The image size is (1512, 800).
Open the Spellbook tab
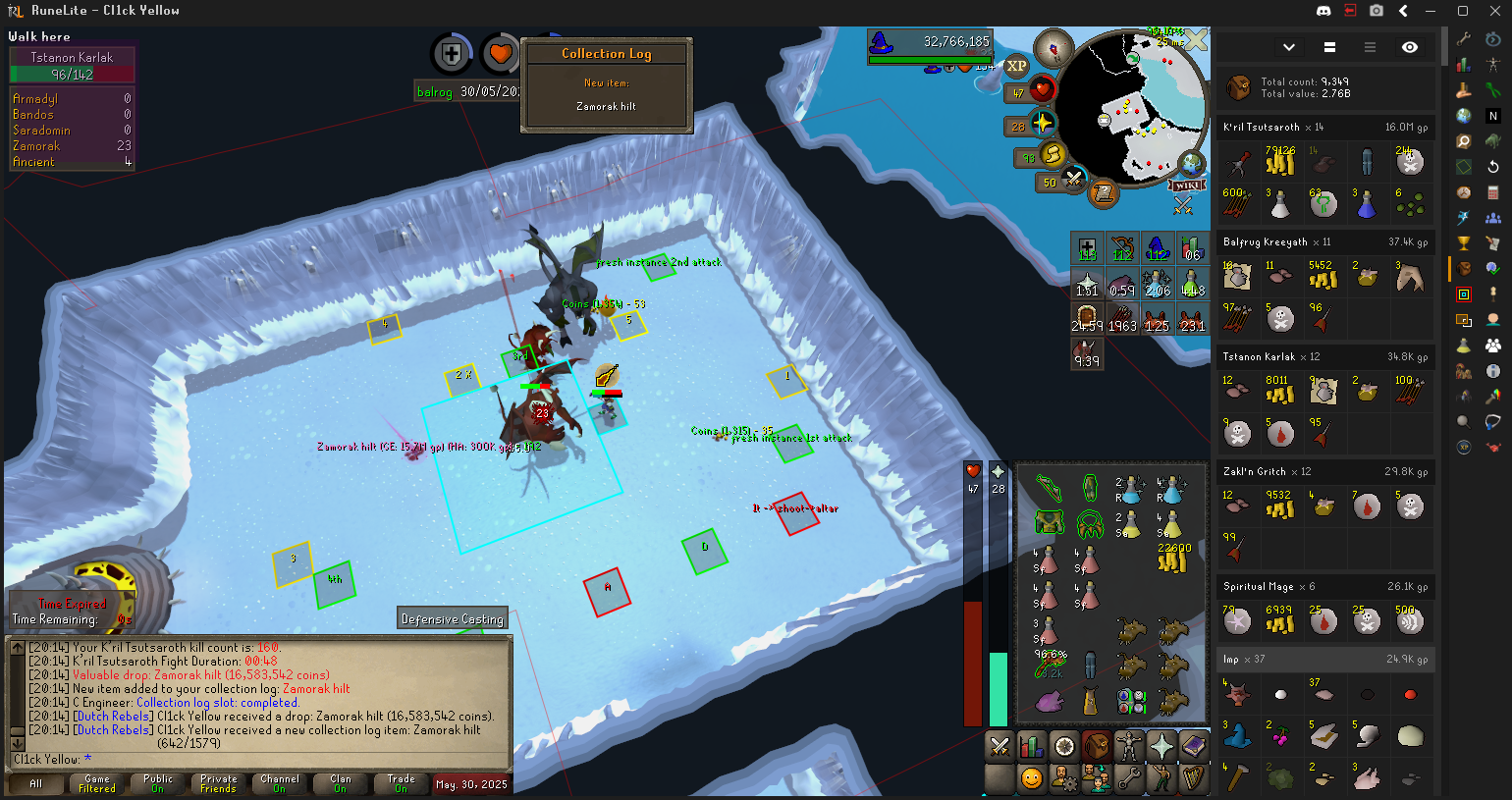pos(1194,747)
